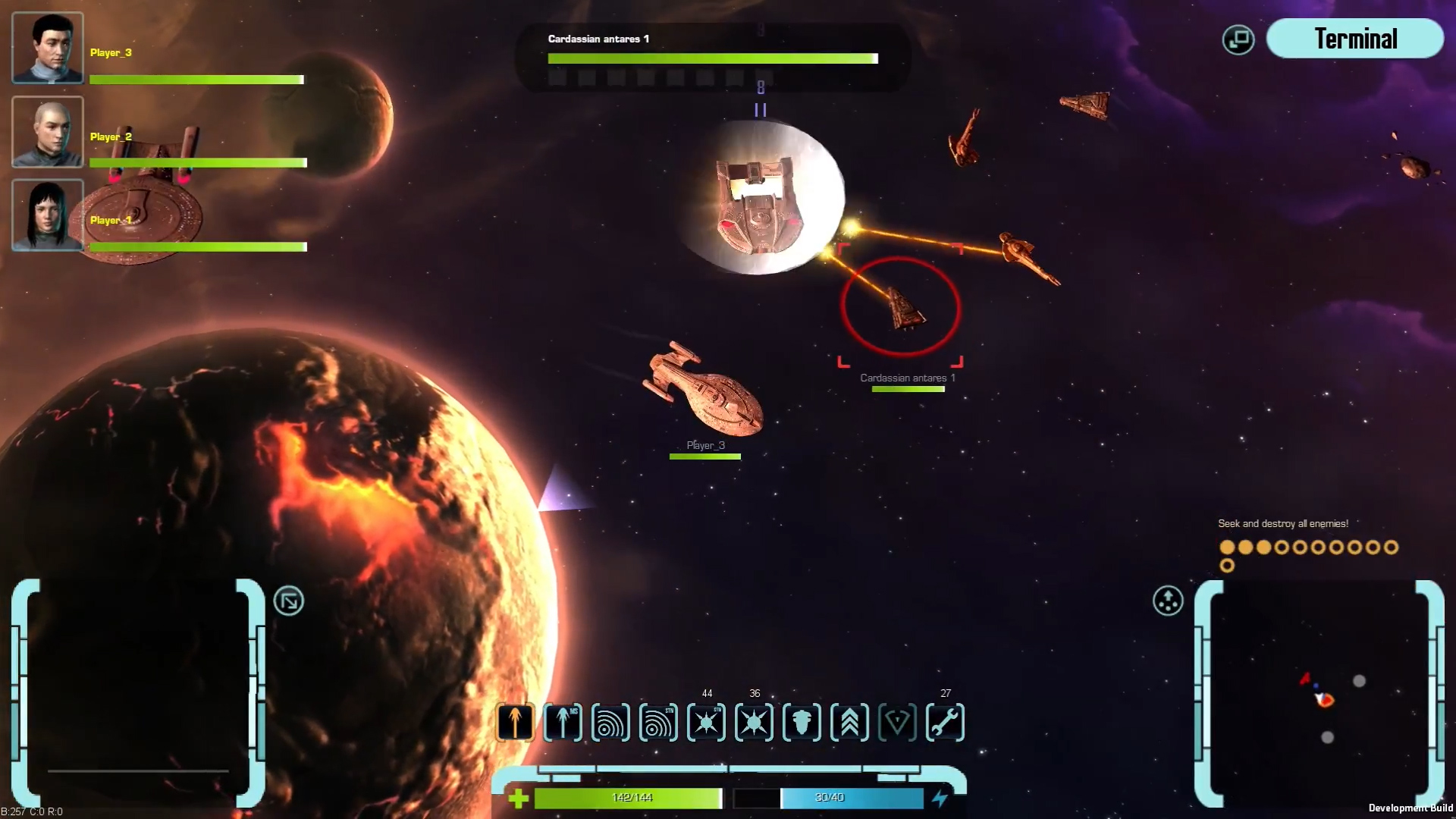Fire the phaser wave ability
The width and height of the screenshot is (1456, 819).
click(x=610, y=723)
